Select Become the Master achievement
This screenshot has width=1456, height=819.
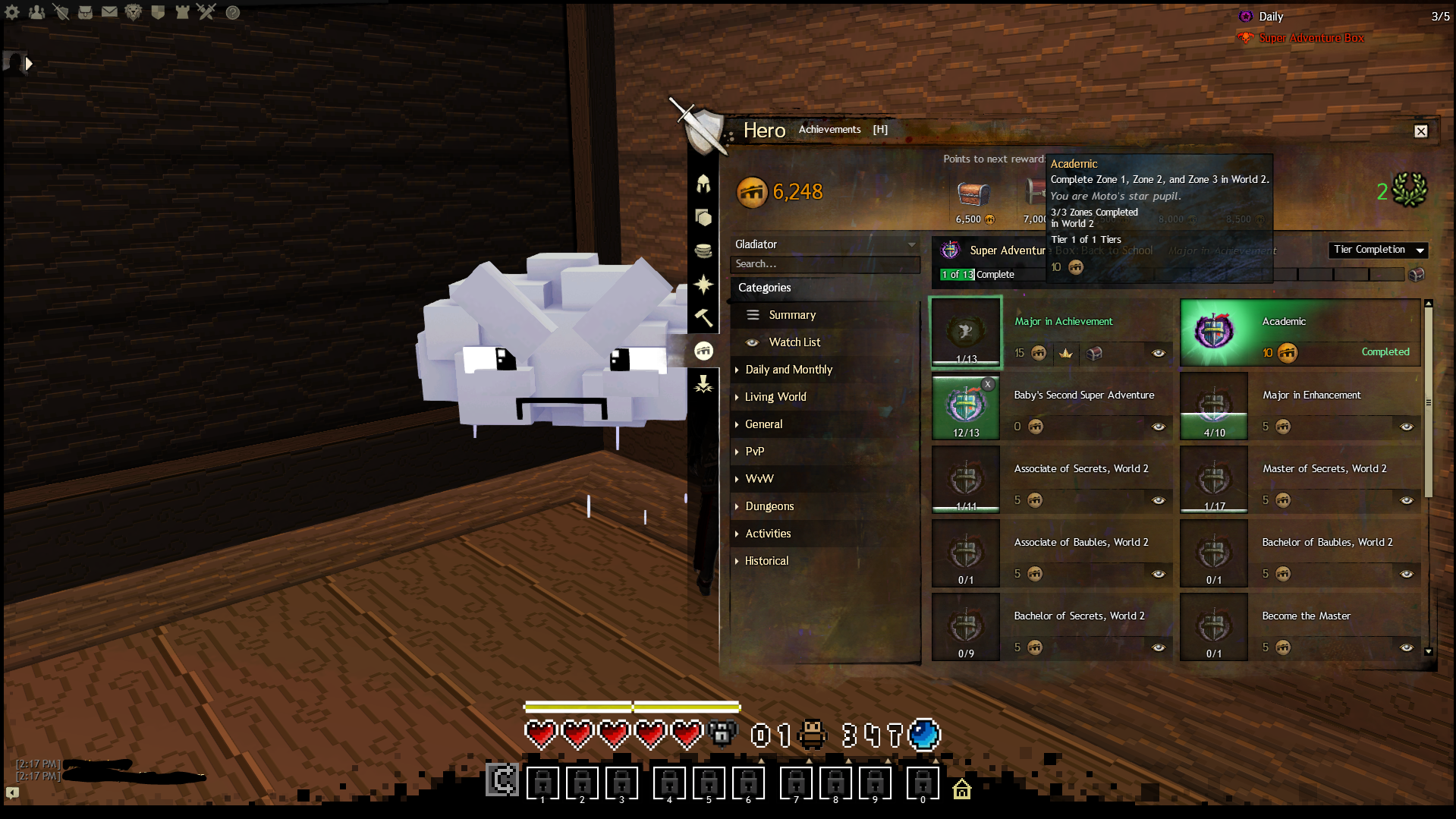pos(1306,616)
